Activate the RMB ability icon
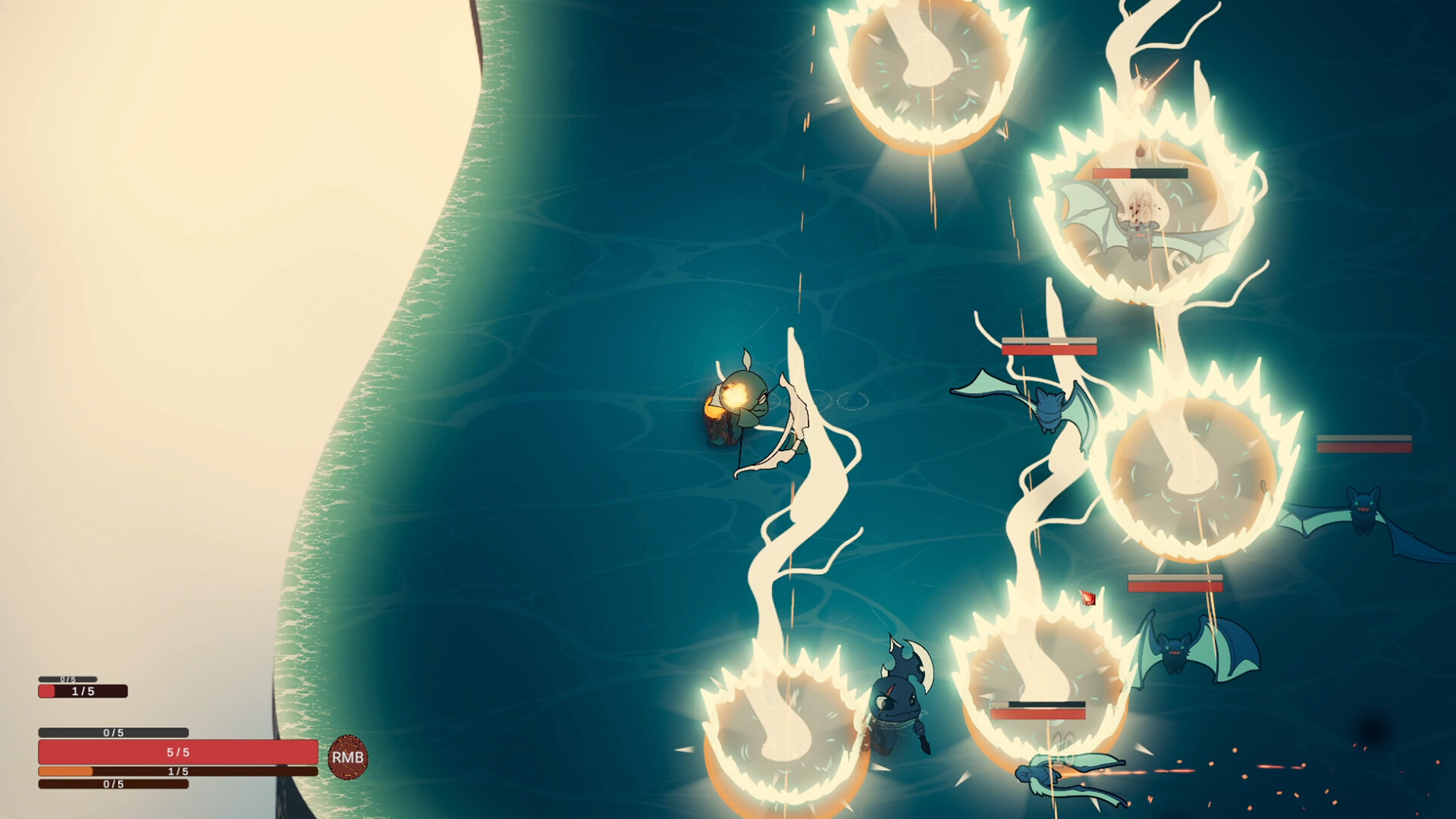 [x=348, y=755]
